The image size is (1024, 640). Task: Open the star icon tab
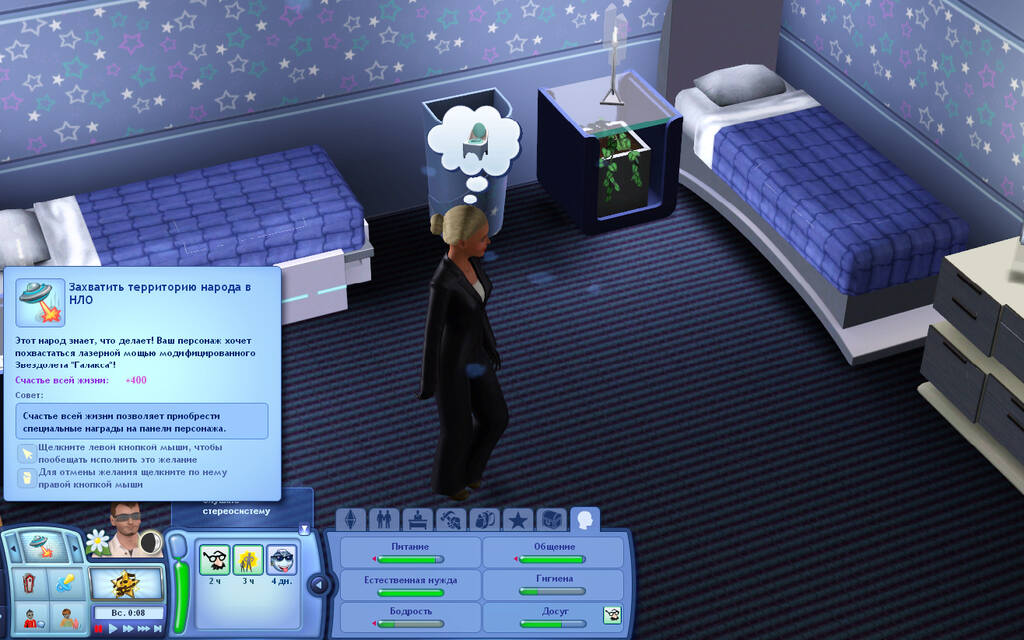(x=517, y=520)
